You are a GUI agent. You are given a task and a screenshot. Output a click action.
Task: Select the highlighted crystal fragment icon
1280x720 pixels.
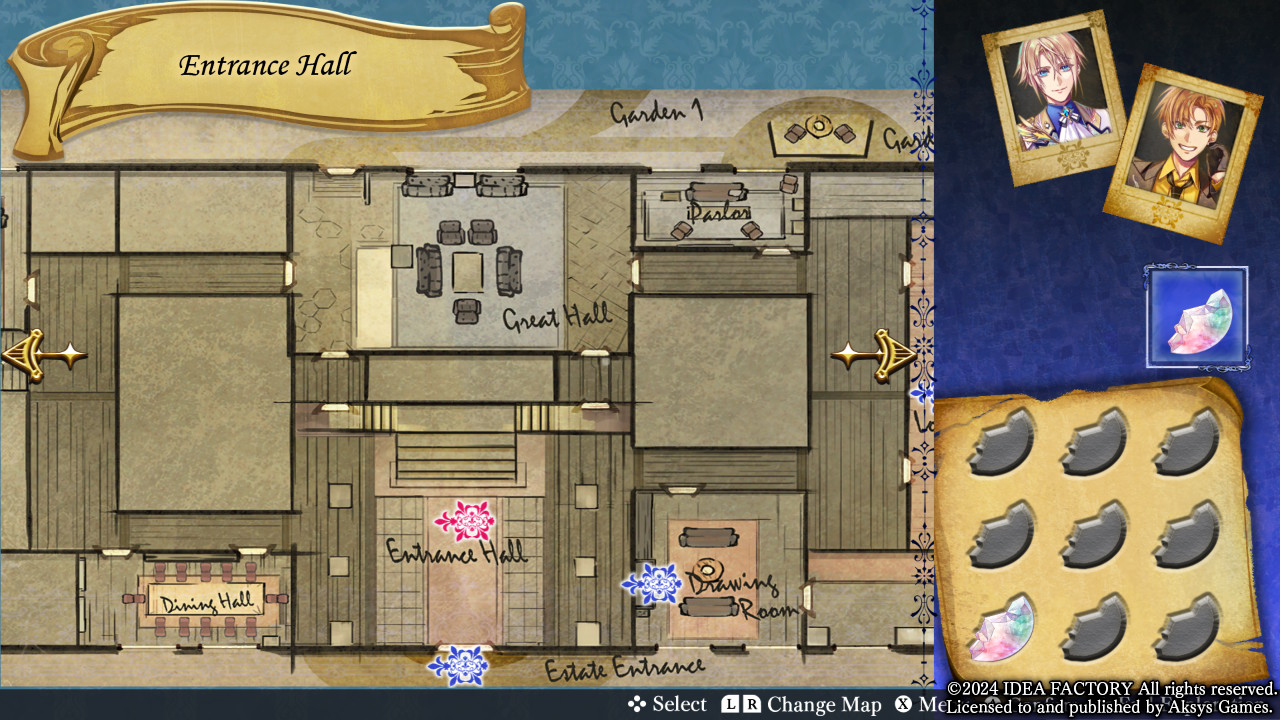(1197, 317)
